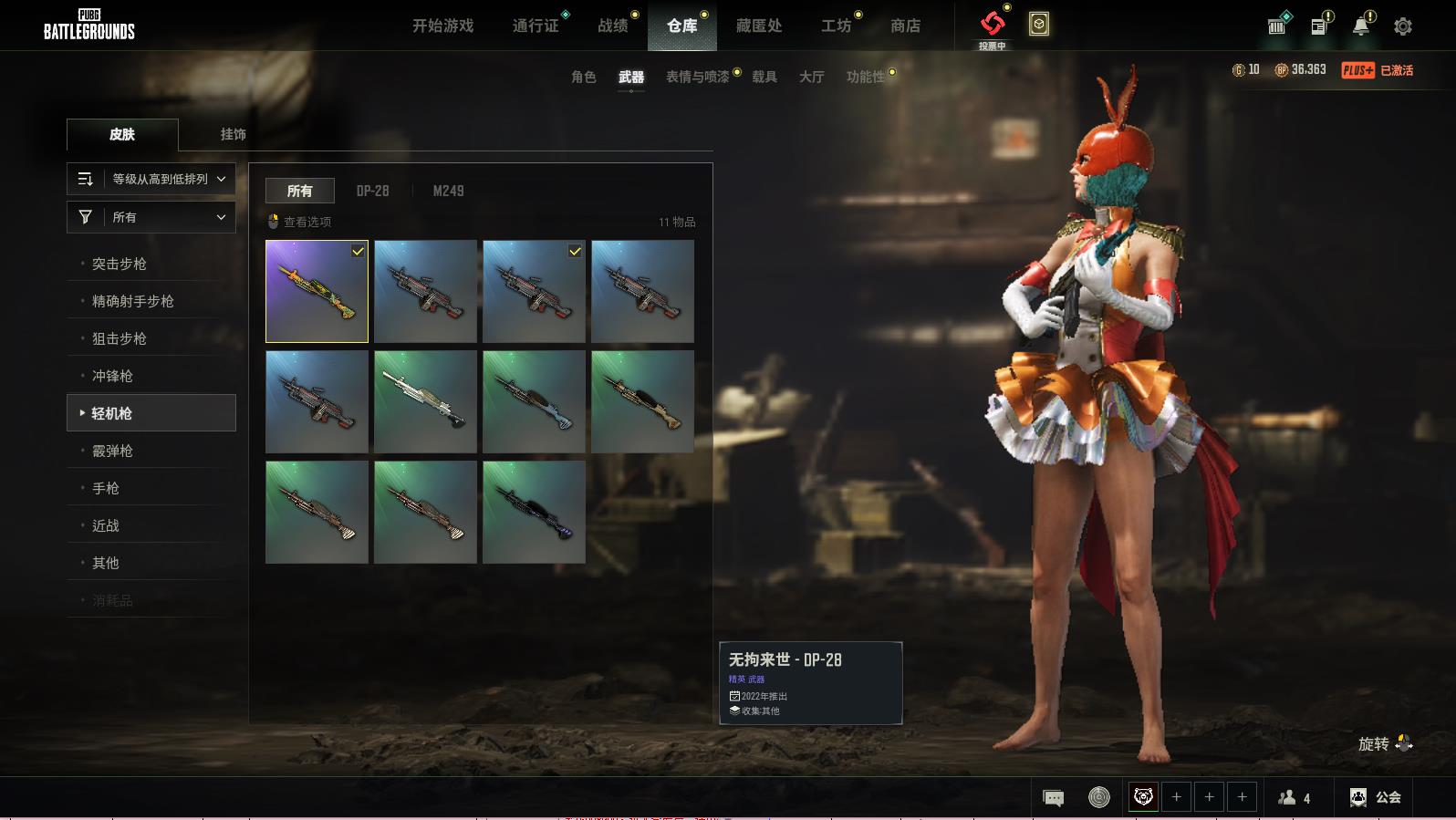Open the settings gear icon
Image resolution: width=1456 pixels, height=820 pixels.
pyautogui.click(x=1403, y=26)
